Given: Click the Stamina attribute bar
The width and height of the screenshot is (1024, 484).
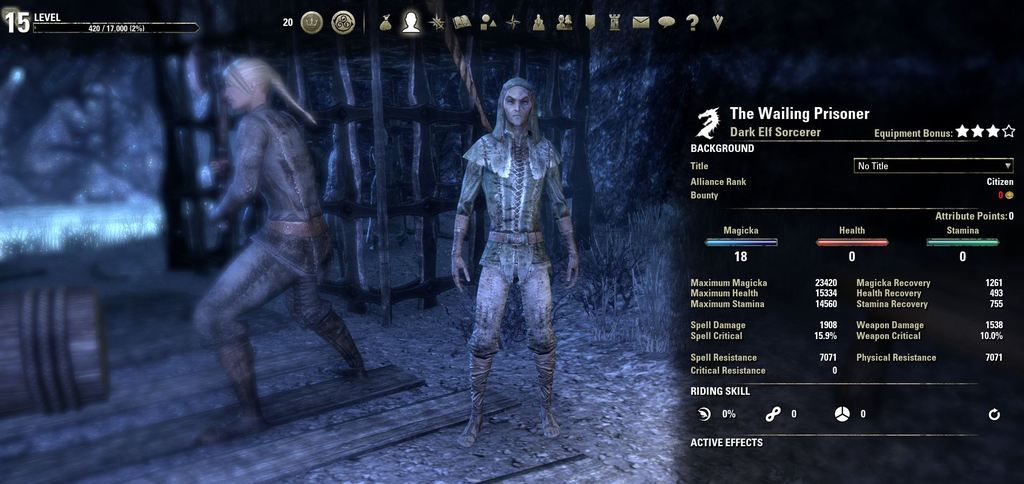Looking at the screenshot, I should coord(963,242).
